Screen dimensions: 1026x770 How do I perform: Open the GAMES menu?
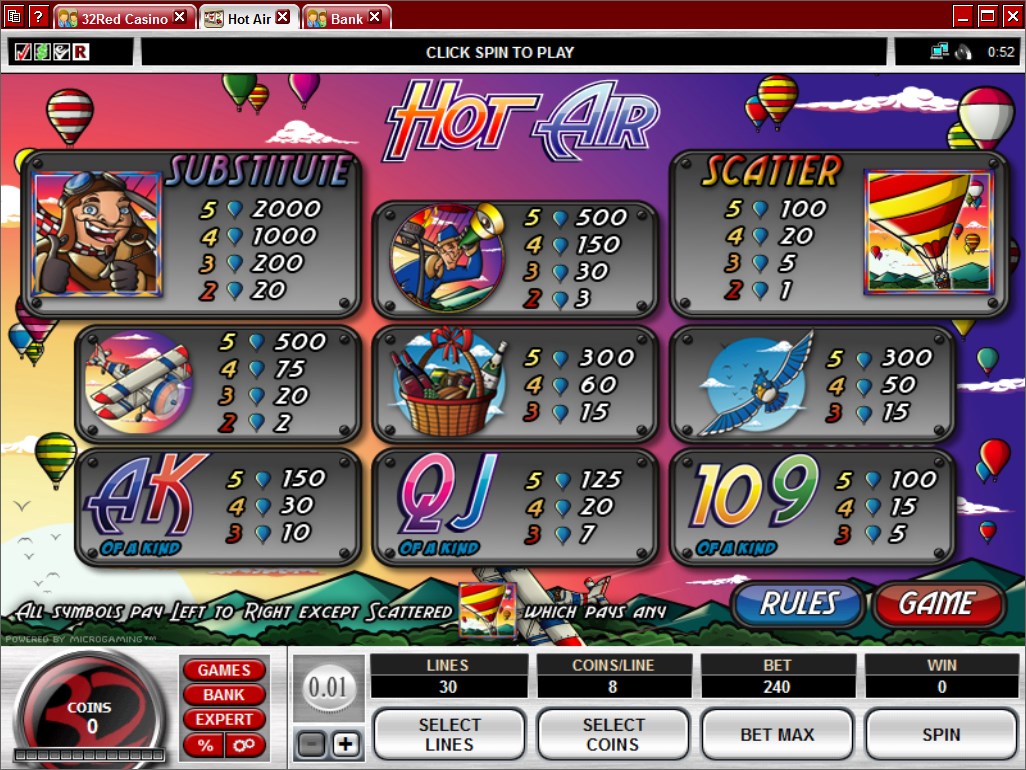click(x=223, y=670)
